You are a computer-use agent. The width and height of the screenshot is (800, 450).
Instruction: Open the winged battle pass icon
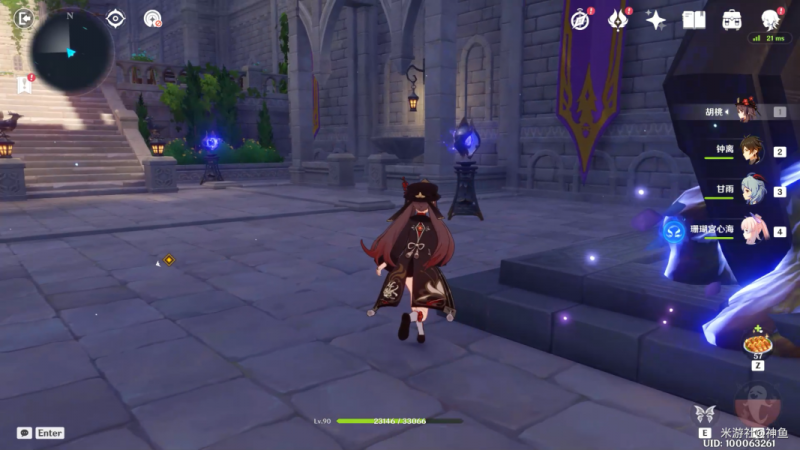tap(618, 19)
